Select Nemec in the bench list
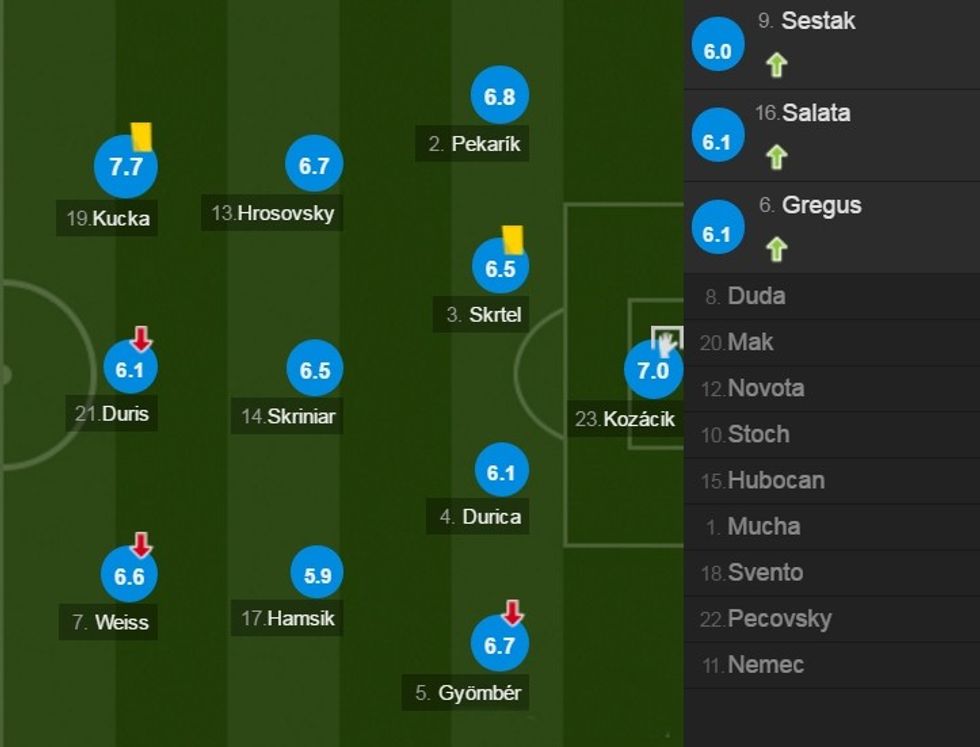 tap(765, 664)
